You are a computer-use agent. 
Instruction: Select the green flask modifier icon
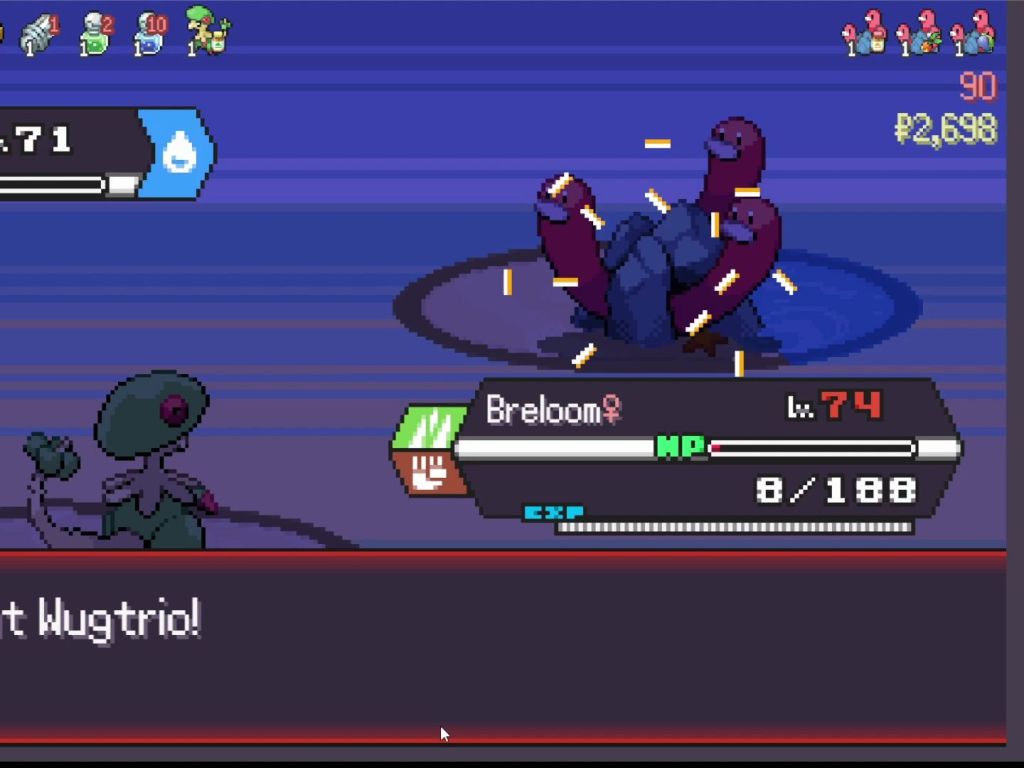95,34
